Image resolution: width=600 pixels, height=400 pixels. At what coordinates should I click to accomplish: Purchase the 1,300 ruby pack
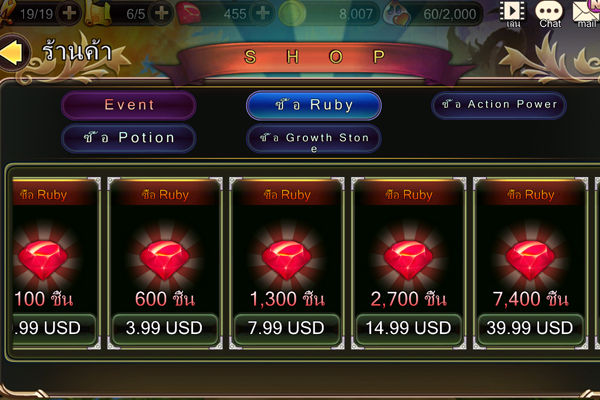coord(288,327)
